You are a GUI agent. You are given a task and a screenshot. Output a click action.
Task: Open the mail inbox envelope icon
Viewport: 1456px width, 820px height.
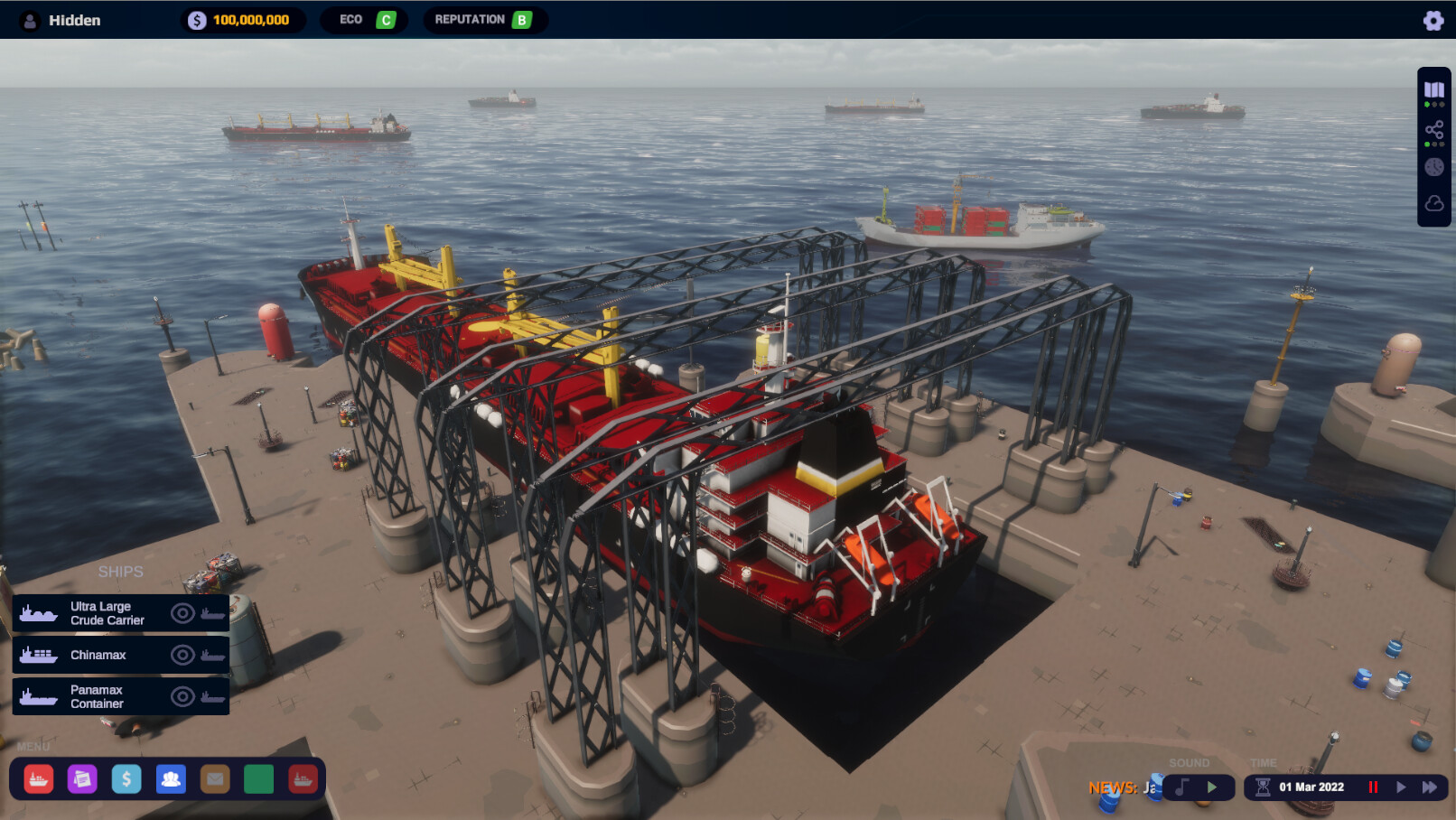coord(214,779)
